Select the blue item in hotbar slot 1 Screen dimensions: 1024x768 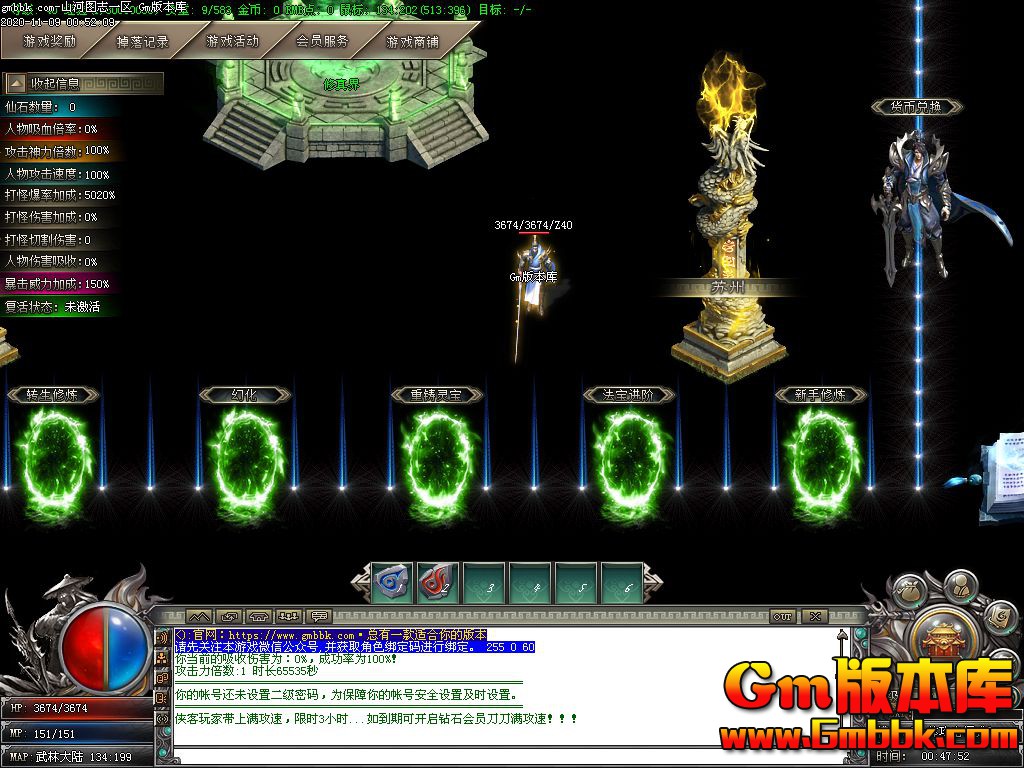392,582
